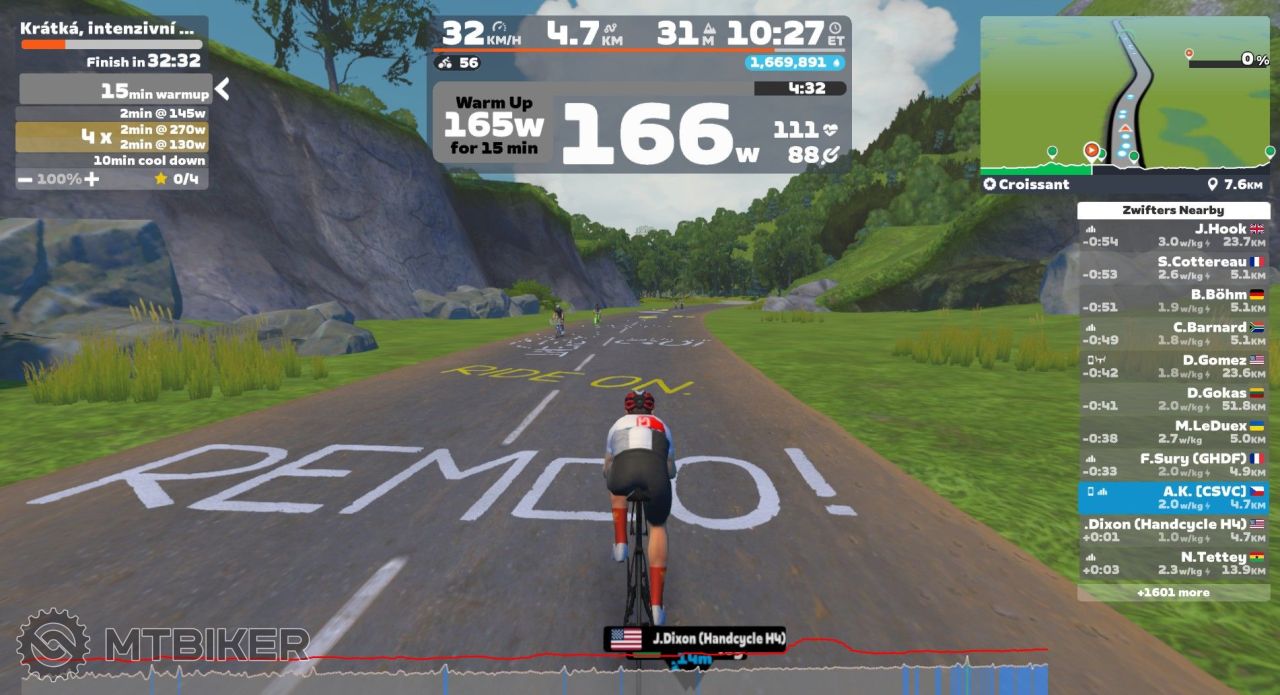Select the 15min warmup workout block
The height and width of the screenshot is (695, 1280).
pos(115,91)
